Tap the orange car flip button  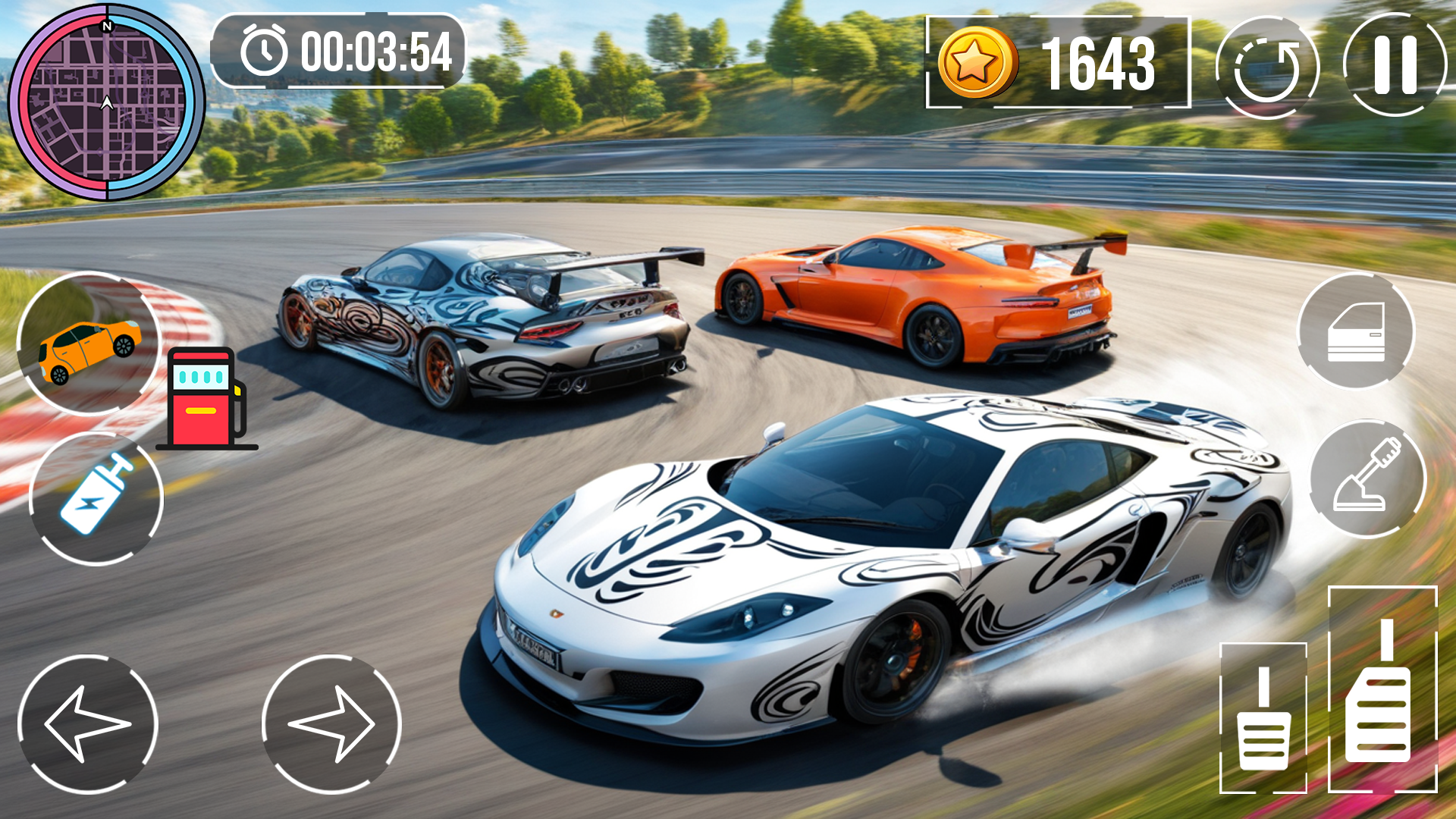pyautogui.click(x=89, y=344)
